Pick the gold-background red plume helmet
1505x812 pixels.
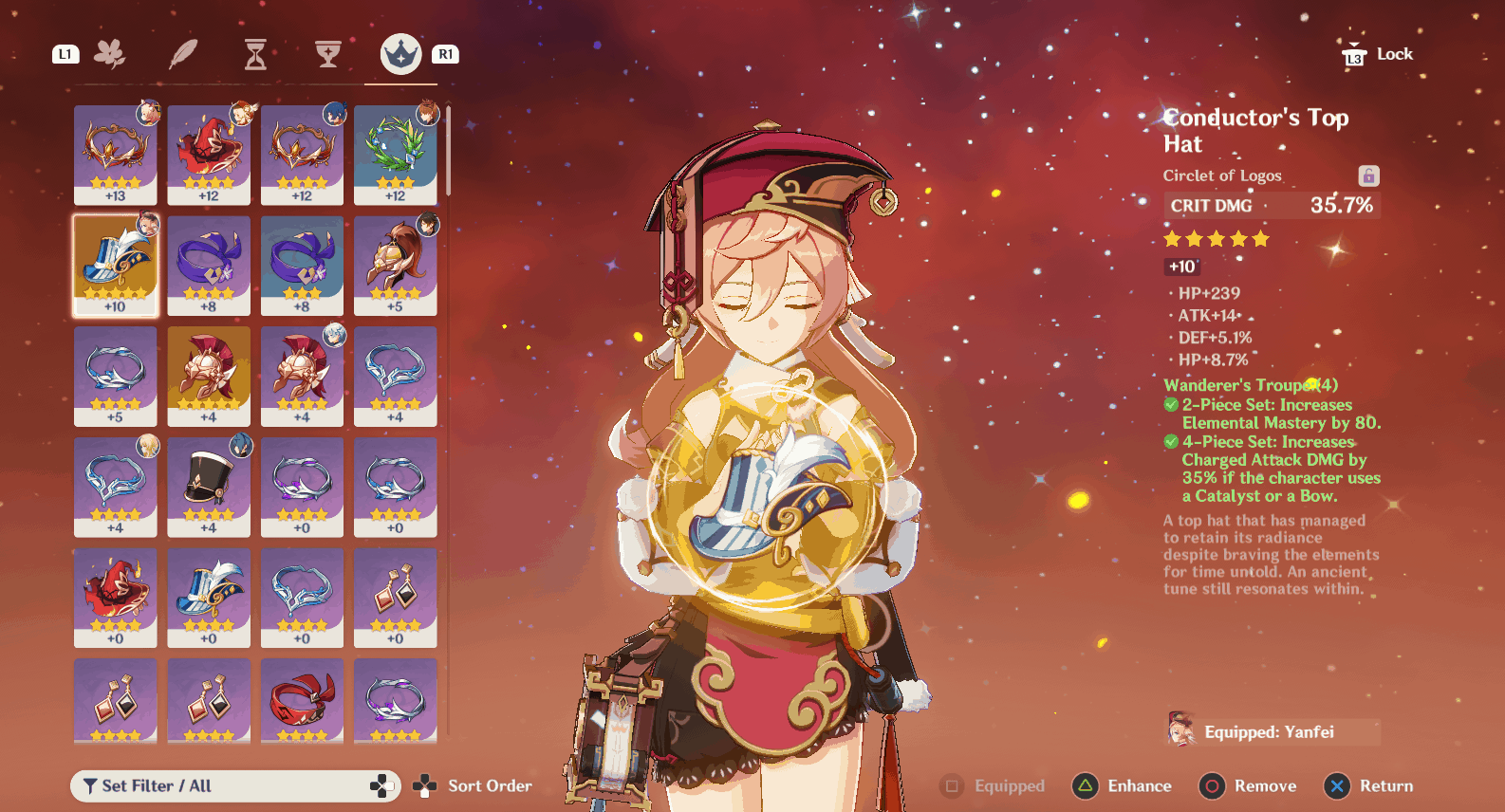[209, 376]
